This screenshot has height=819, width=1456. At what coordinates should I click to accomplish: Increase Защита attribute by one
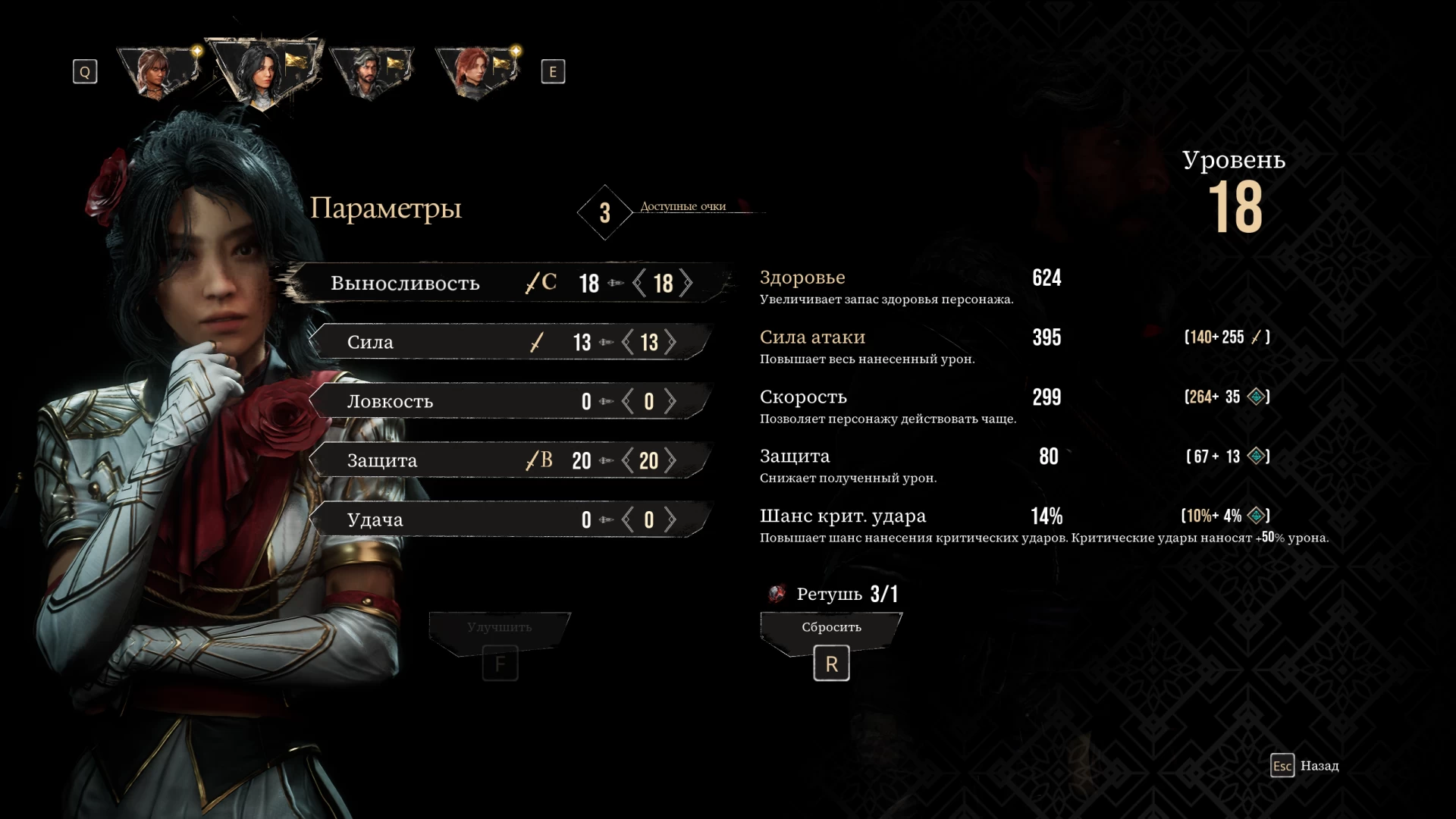pos(671,460)
